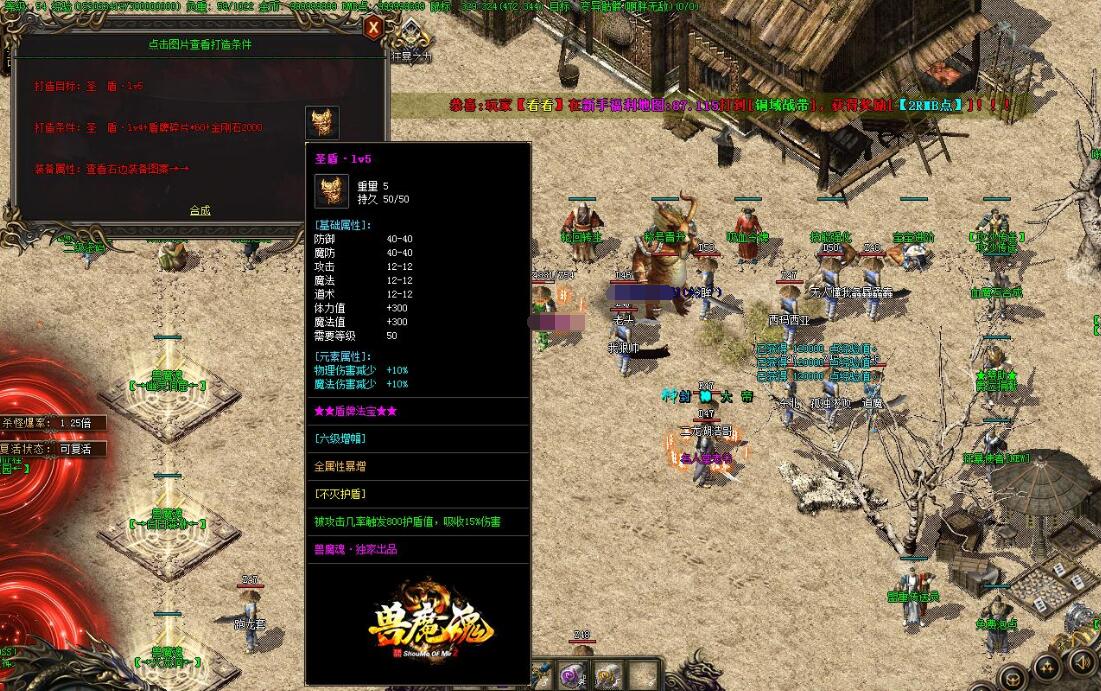Image resolution: width=1101 pixels, height=691 pixels.
Task: Toggle the sound speaker button
Action: (1081, 663)
